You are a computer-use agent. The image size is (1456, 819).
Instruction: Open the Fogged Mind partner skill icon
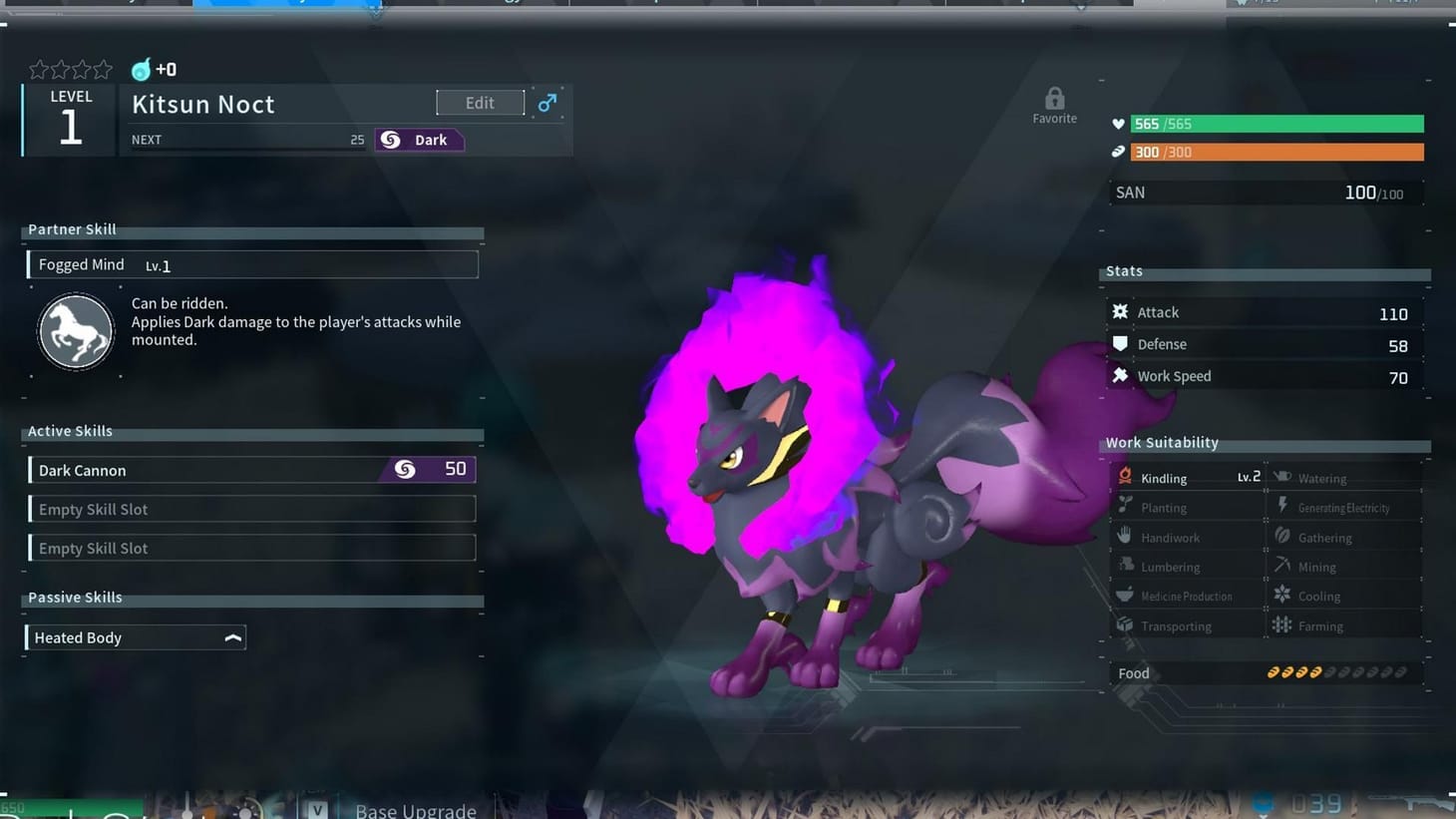(76, 331)
